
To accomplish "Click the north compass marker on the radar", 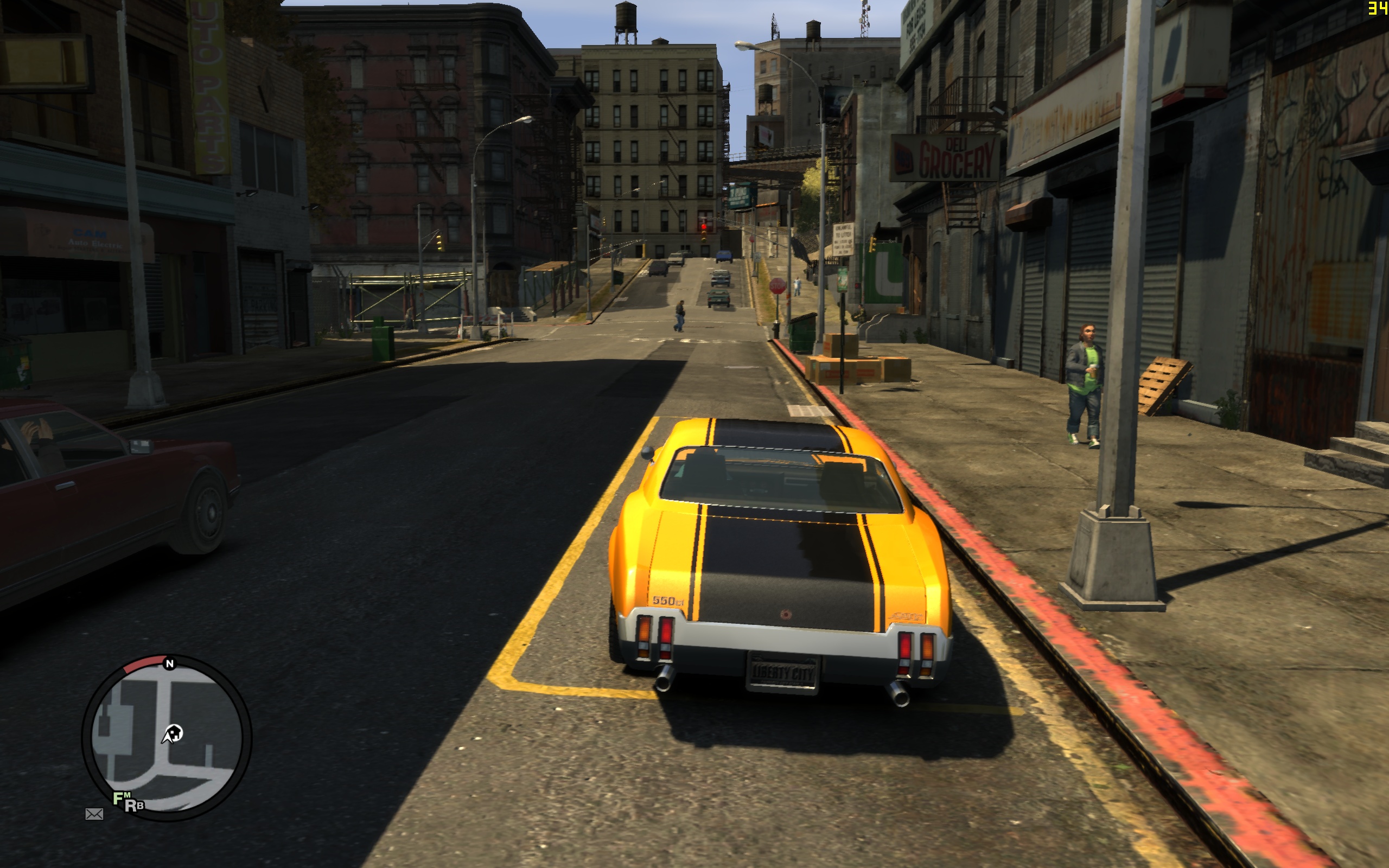I will click(x=169, y=663).
